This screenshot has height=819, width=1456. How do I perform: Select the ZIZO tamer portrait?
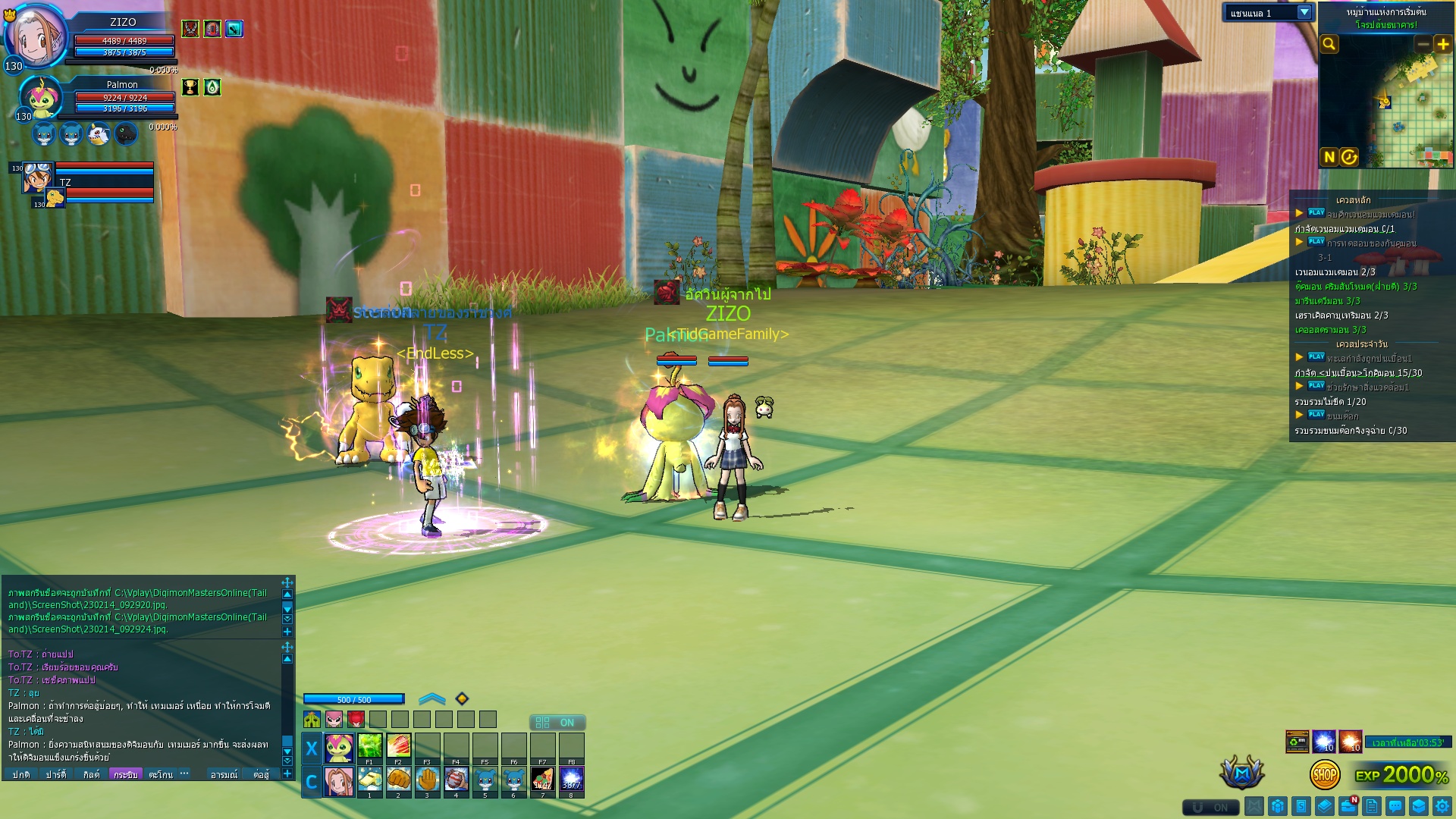coord(35,36)
